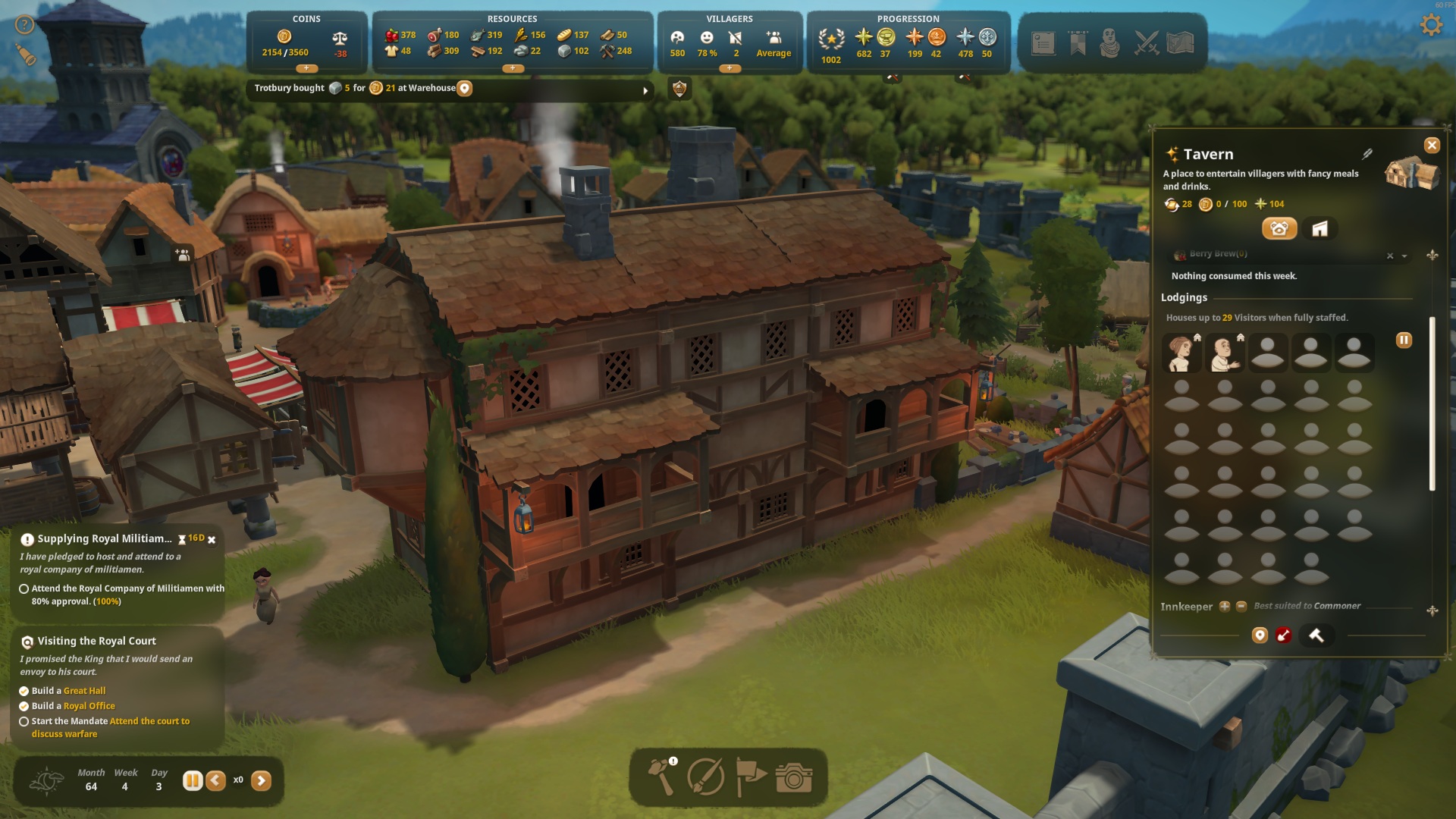Image resolution: width=1456 pixels, height=819 pixels.
Task: Open the scroll document menu
Action: click(1043, 43)
